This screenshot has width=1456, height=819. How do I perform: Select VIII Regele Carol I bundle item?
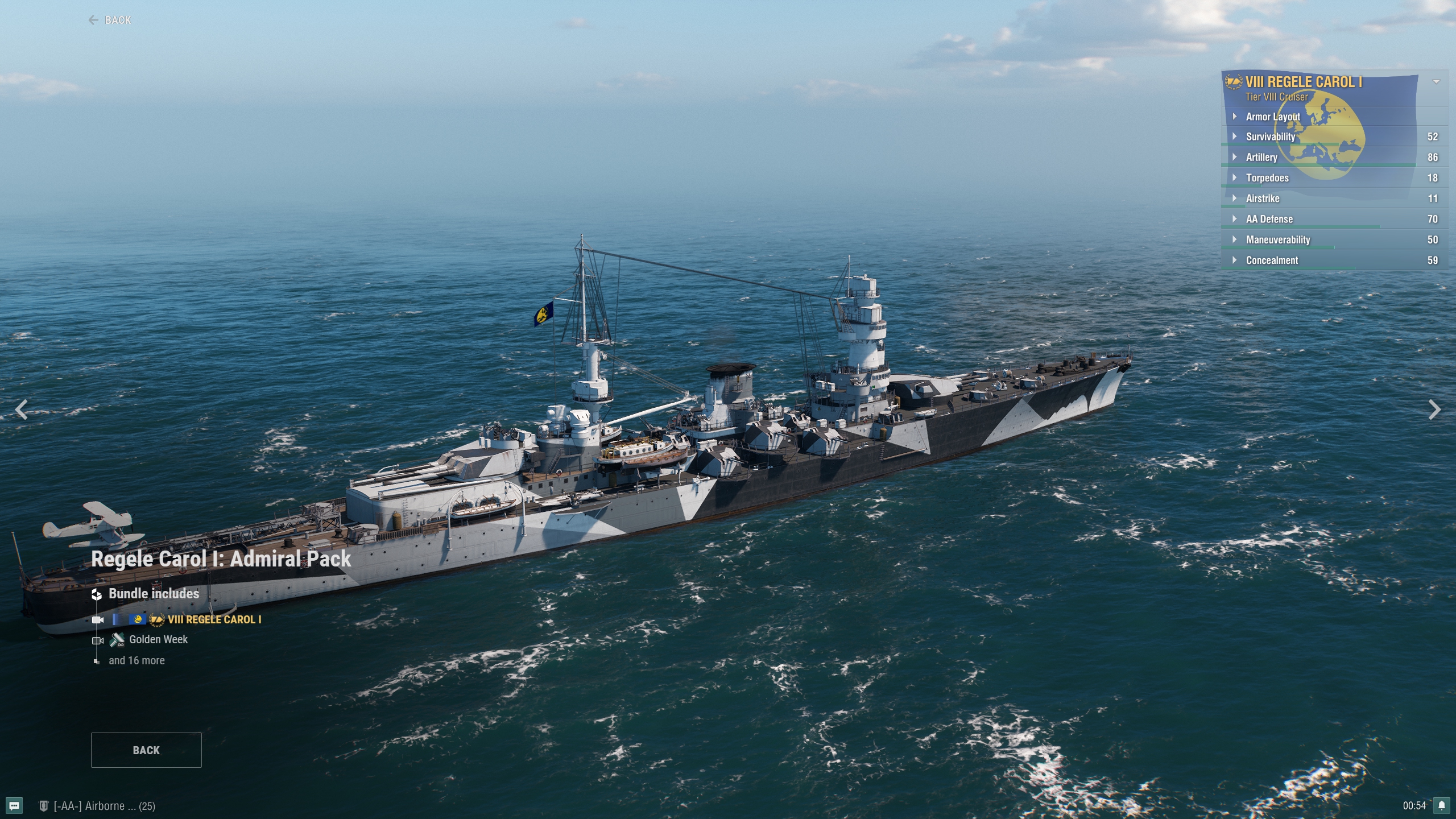click(x=214, y=620)
